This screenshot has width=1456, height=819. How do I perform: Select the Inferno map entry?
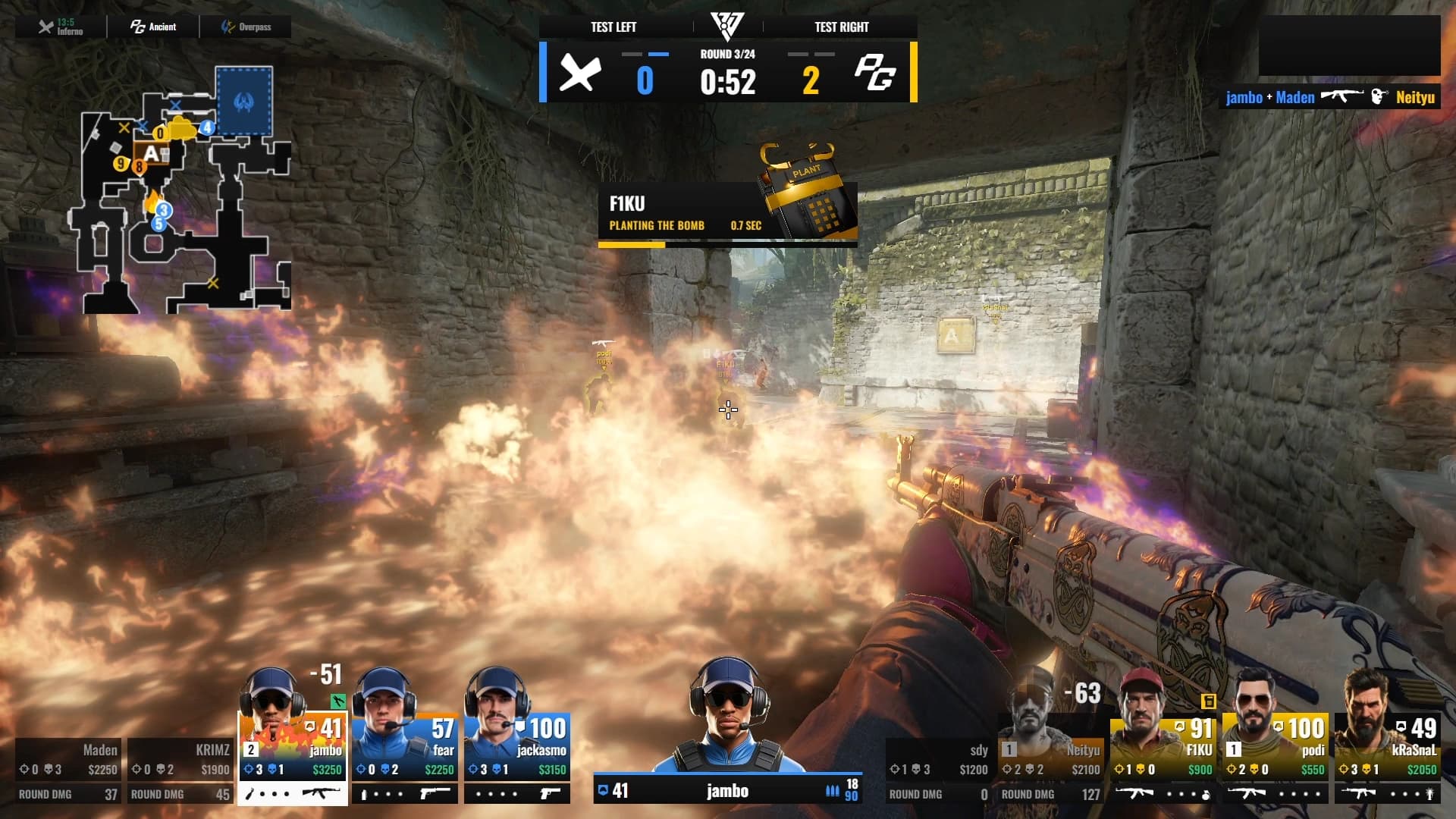(x=61, y=27)
